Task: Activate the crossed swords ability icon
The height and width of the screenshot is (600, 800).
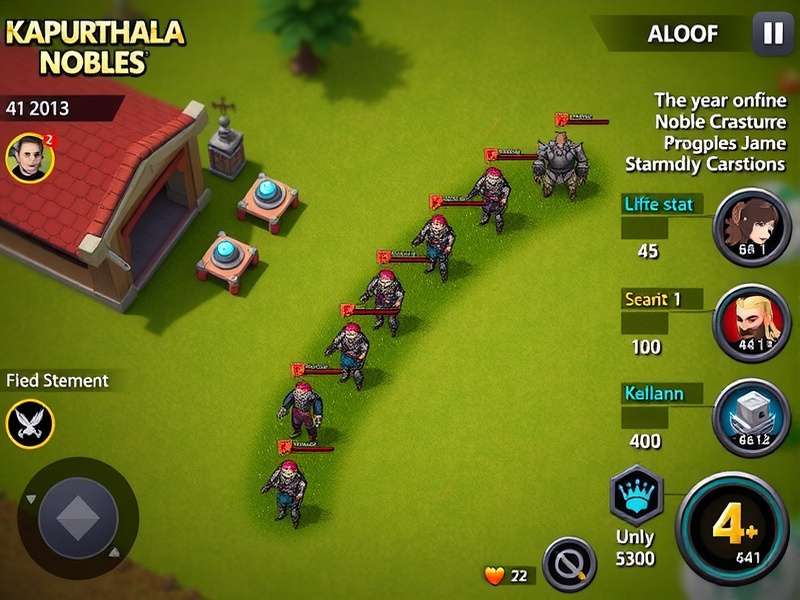Action: pos(30,424)
